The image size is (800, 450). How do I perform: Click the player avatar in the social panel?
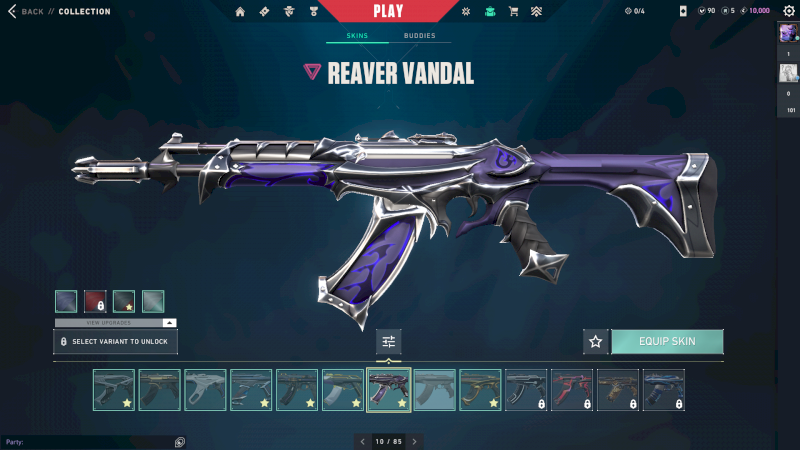click(788, 34)
